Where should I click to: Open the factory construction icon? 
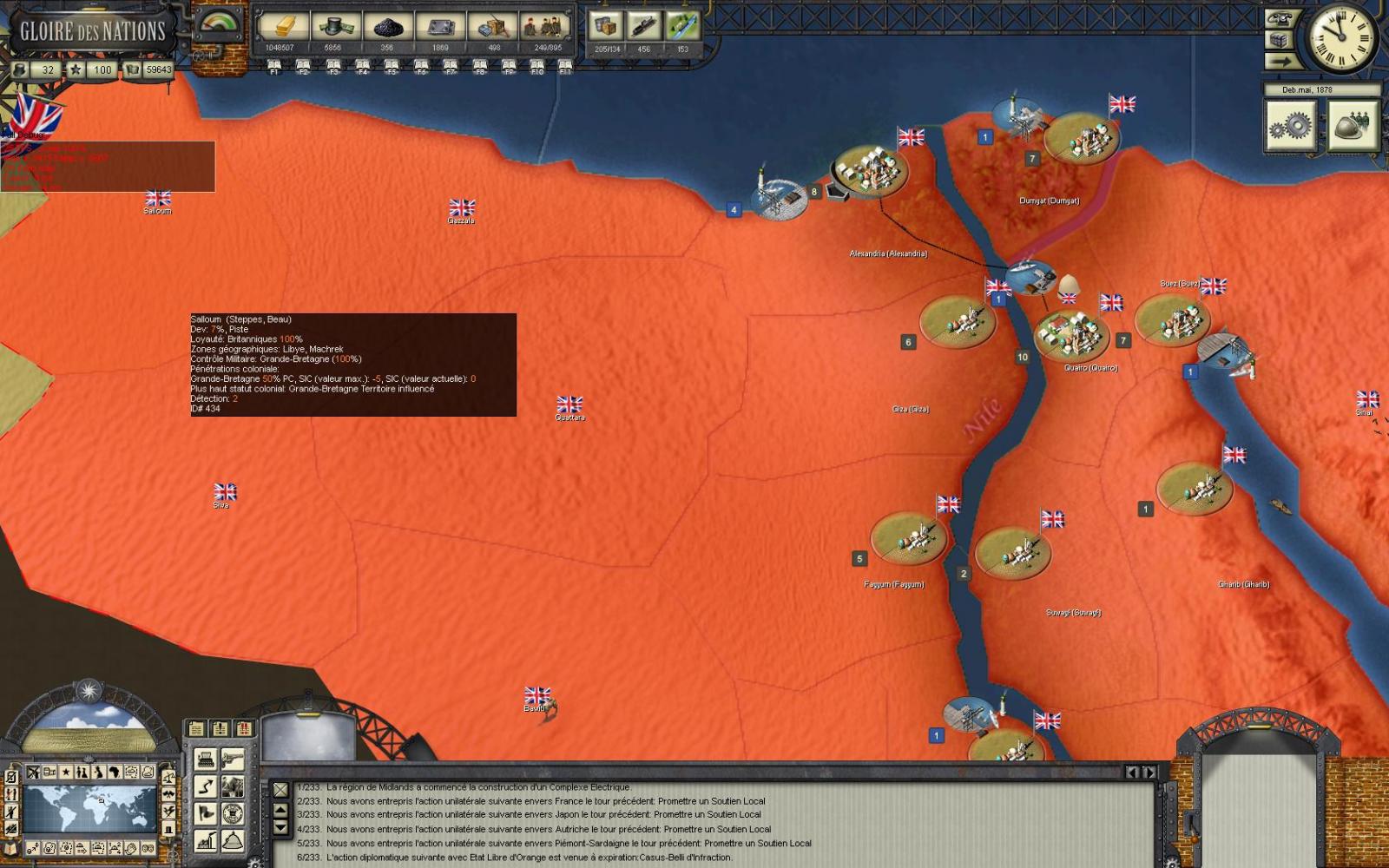tap(206, 842)
